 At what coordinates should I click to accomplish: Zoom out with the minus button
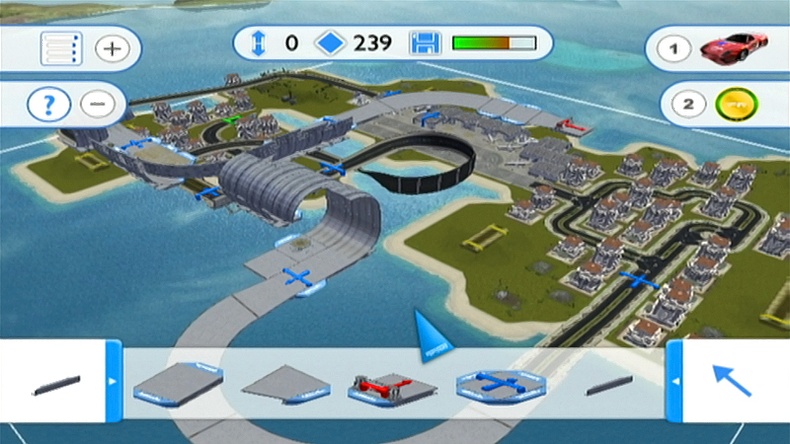[x=96, y=102]
